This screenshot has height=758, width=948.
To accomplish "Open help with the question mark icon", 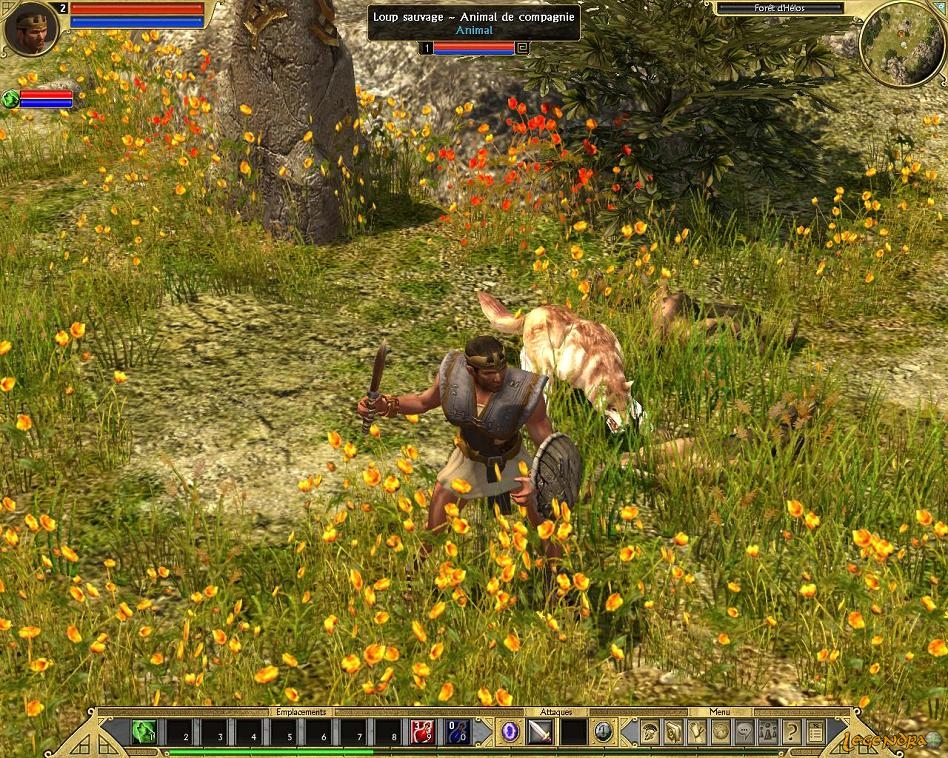I will click(792, 733).
